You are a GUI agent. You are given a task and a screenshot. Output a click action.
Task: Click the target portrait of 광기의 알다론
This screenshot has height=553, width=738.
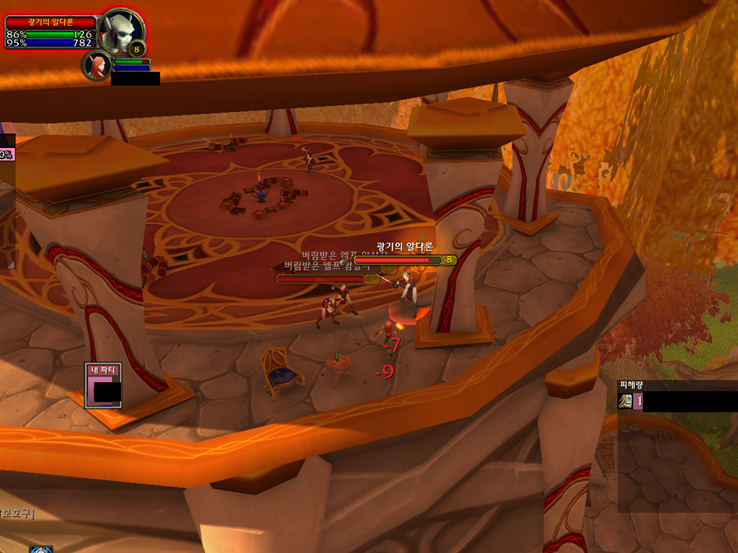click(120, 29)
